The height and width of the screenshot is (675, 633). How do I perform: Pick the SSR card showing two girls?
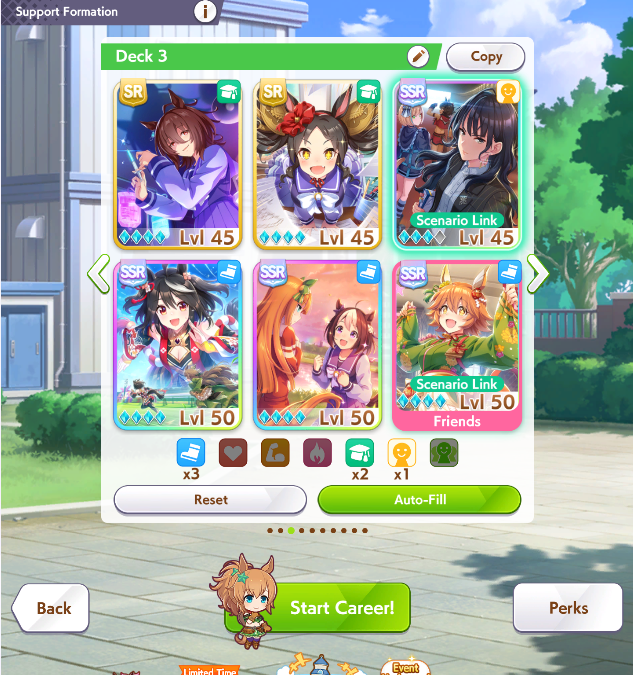click(x=317, y=344)
